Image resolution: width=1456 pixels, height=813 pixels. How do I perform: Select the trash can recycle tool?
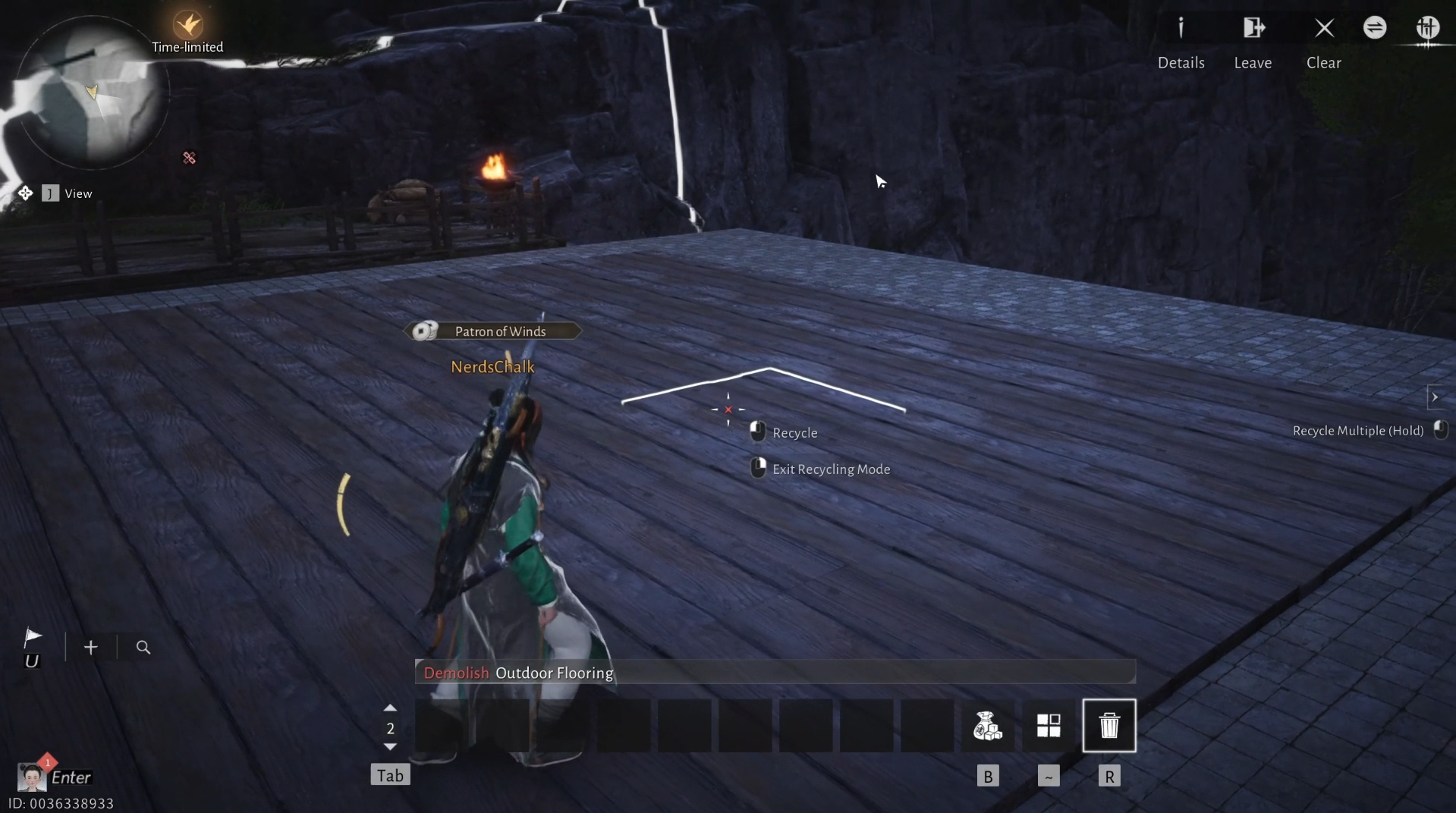pyautogui.click(x=1109, y=726)
